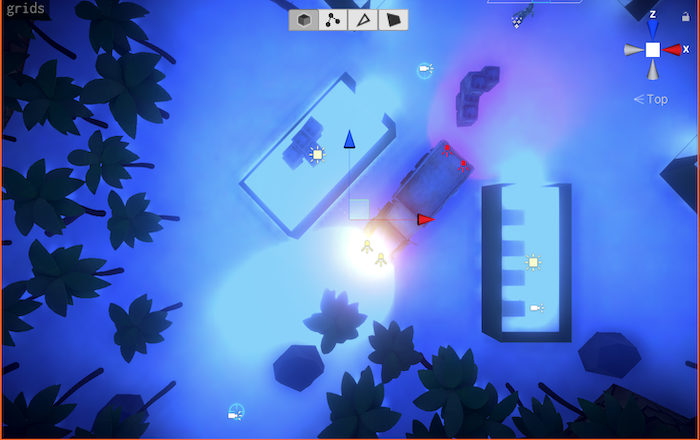Image resolution: width=700 pixels, height=440 pixels.
Task: Click the white center cube of orientation gizmo
Action: point(653,50)
